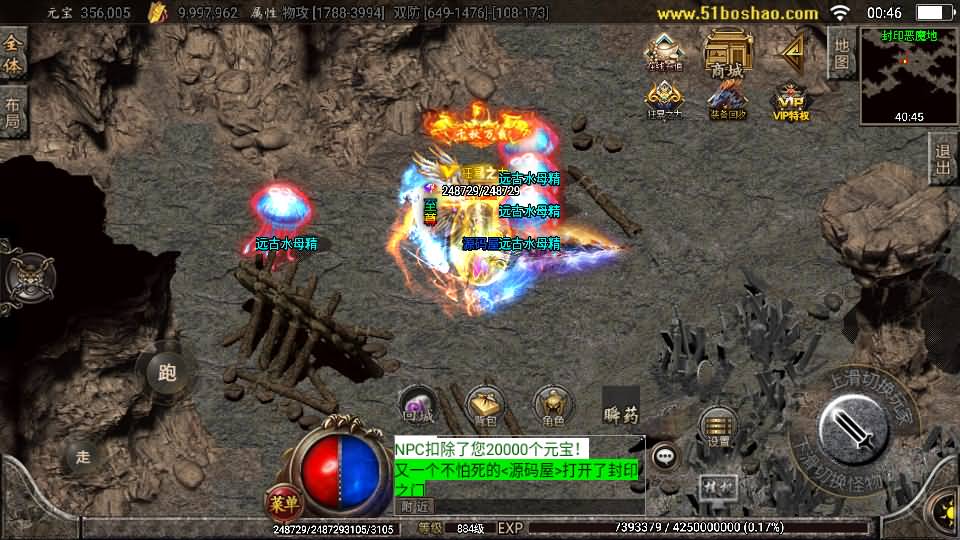The height and width of the screenshot is (540, 960).
Task: Open 设置 settings
Action: [717, 427]
